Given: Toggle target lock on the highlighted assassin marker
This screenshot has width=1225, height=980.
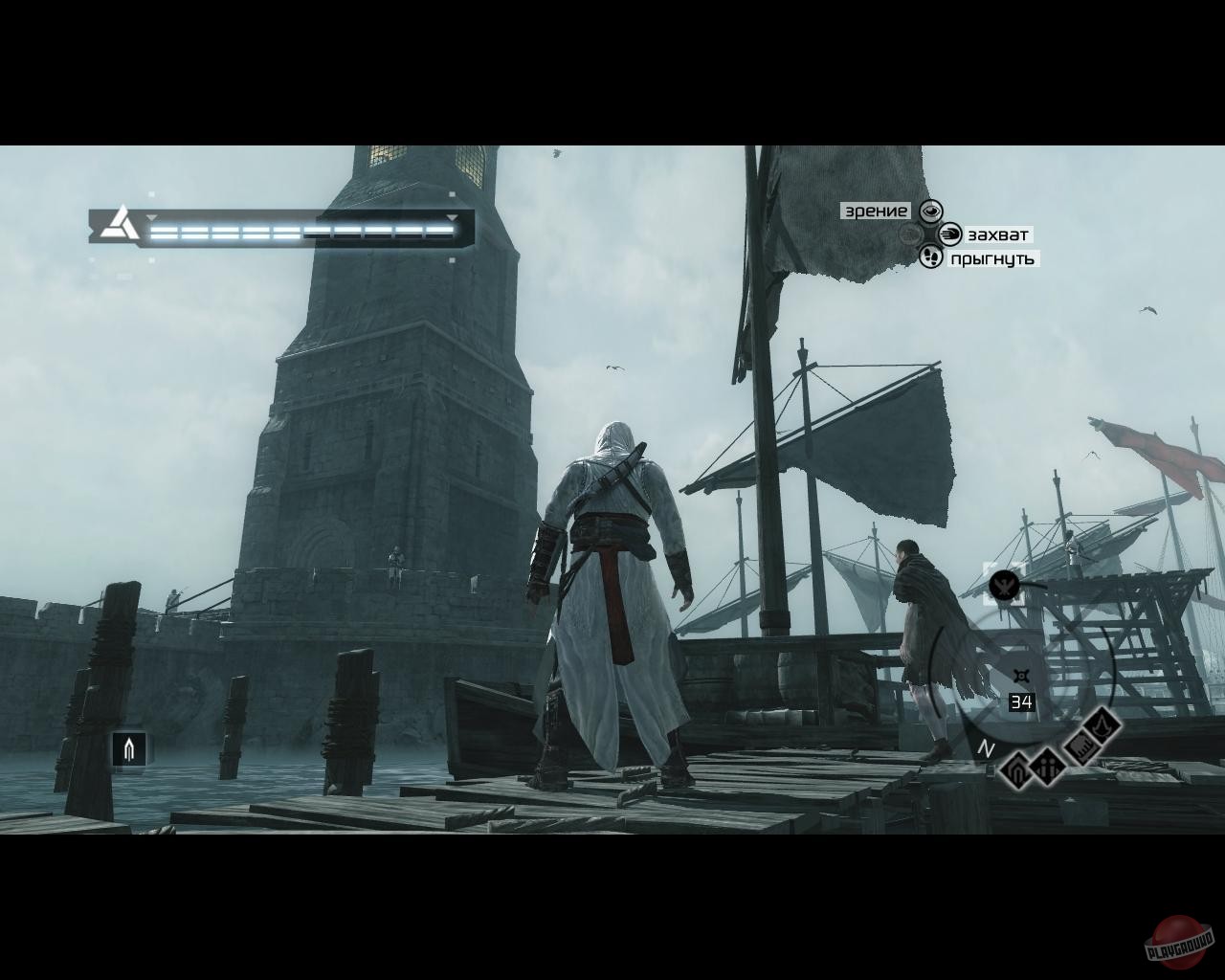Looking at the screenshot, I should [1005, 586].
